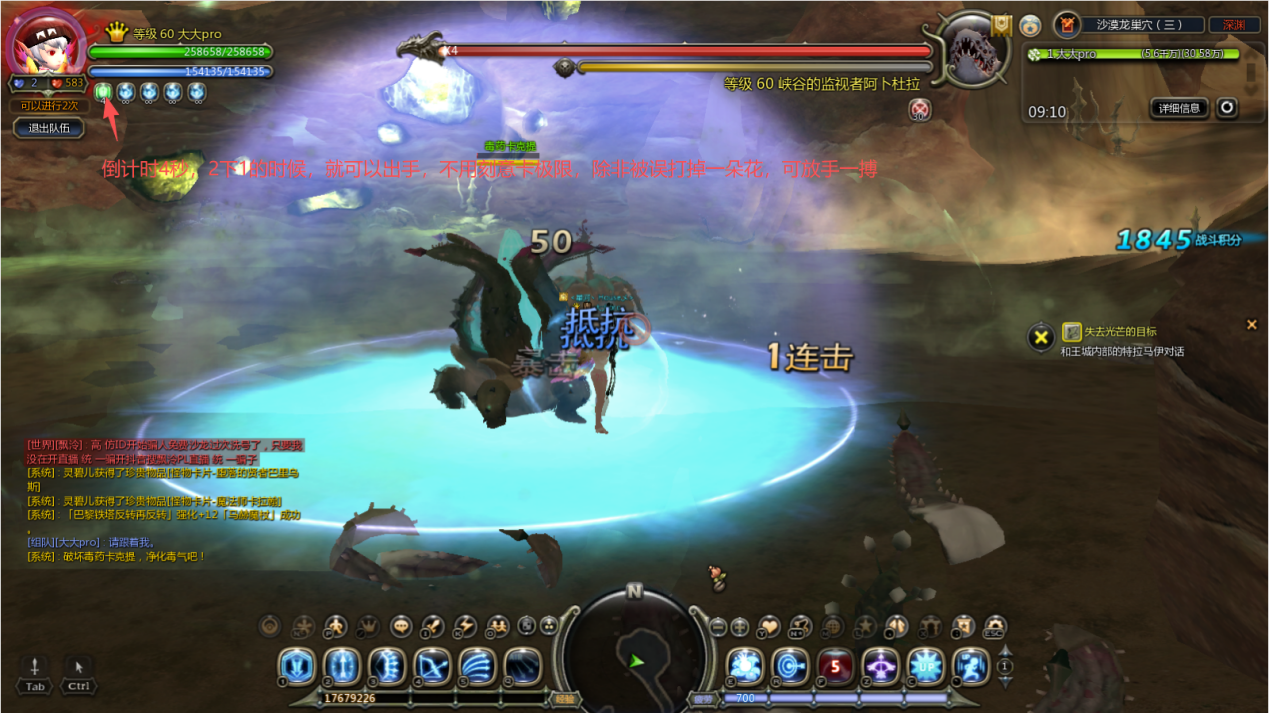
Task: Open the chat bubble menu icon
Action: coord(401,627)
